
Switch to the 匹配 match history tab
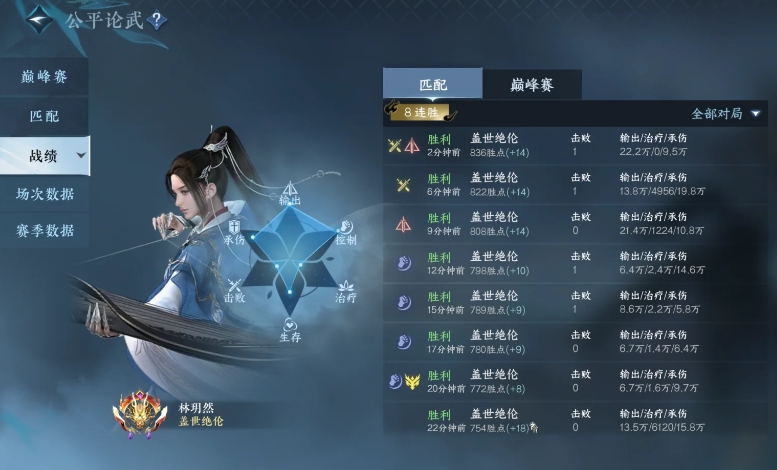tap(432, 84)
